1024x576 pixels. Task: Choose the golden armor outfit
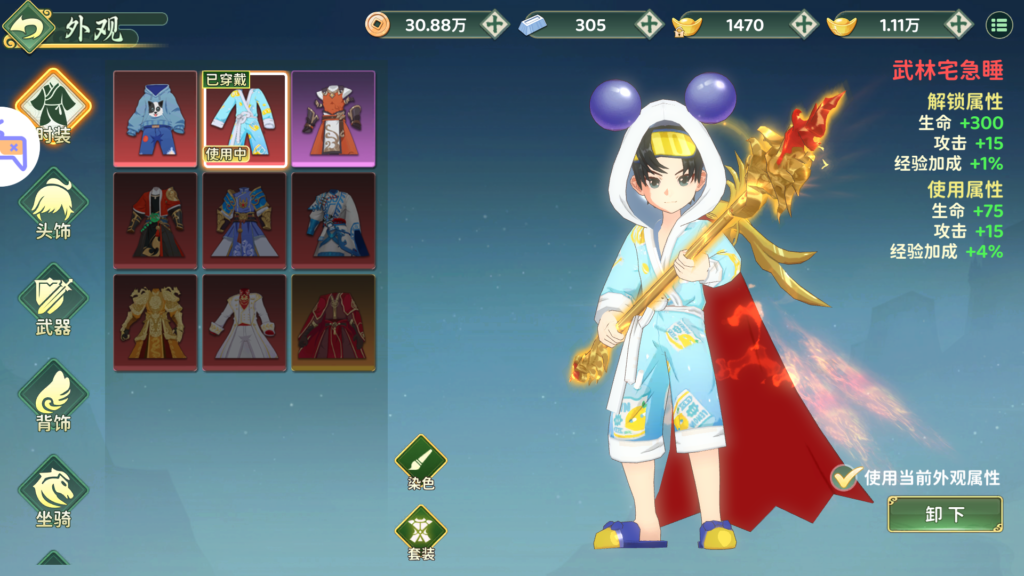coord(155,322)
